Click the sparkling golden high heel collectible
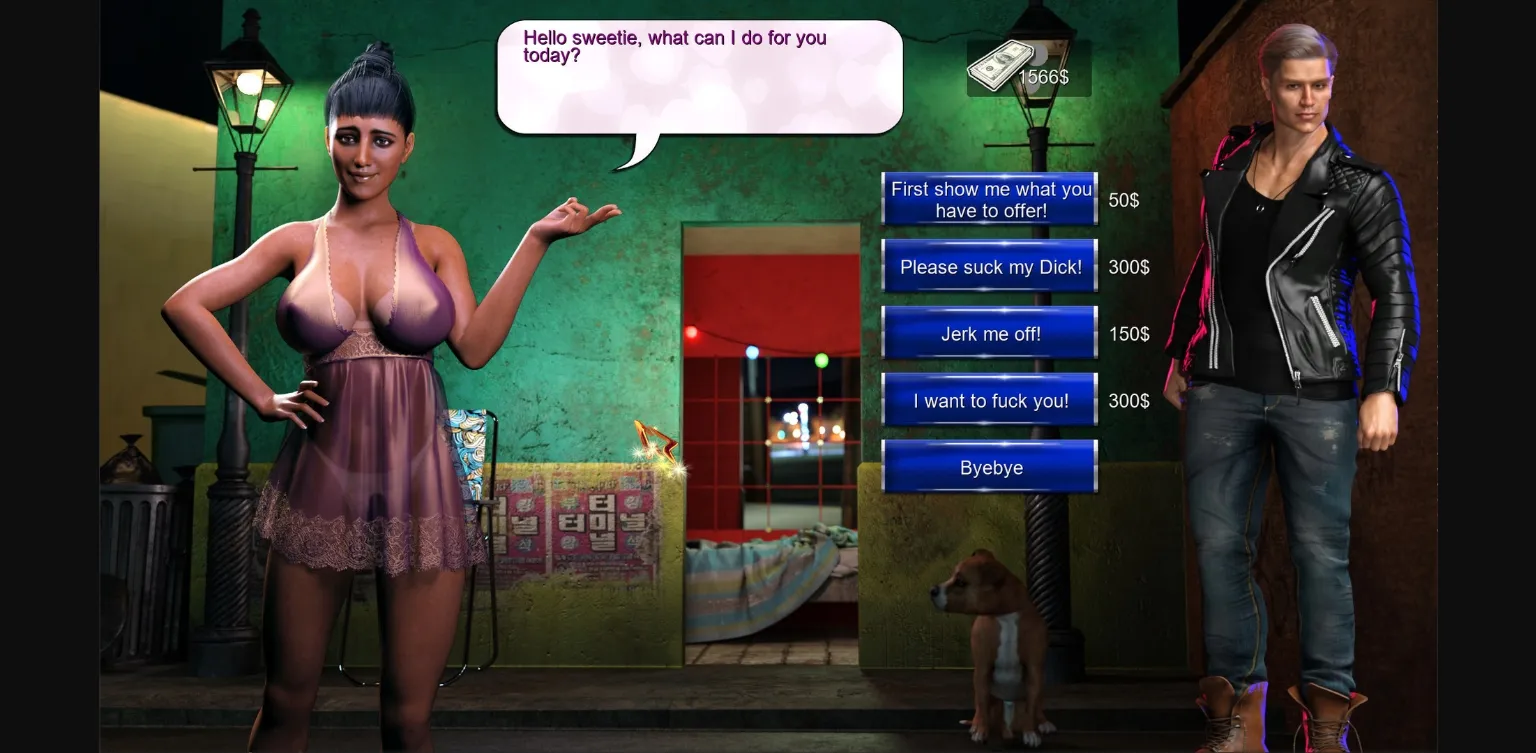The image size is (1536, 753). (655, 440)
